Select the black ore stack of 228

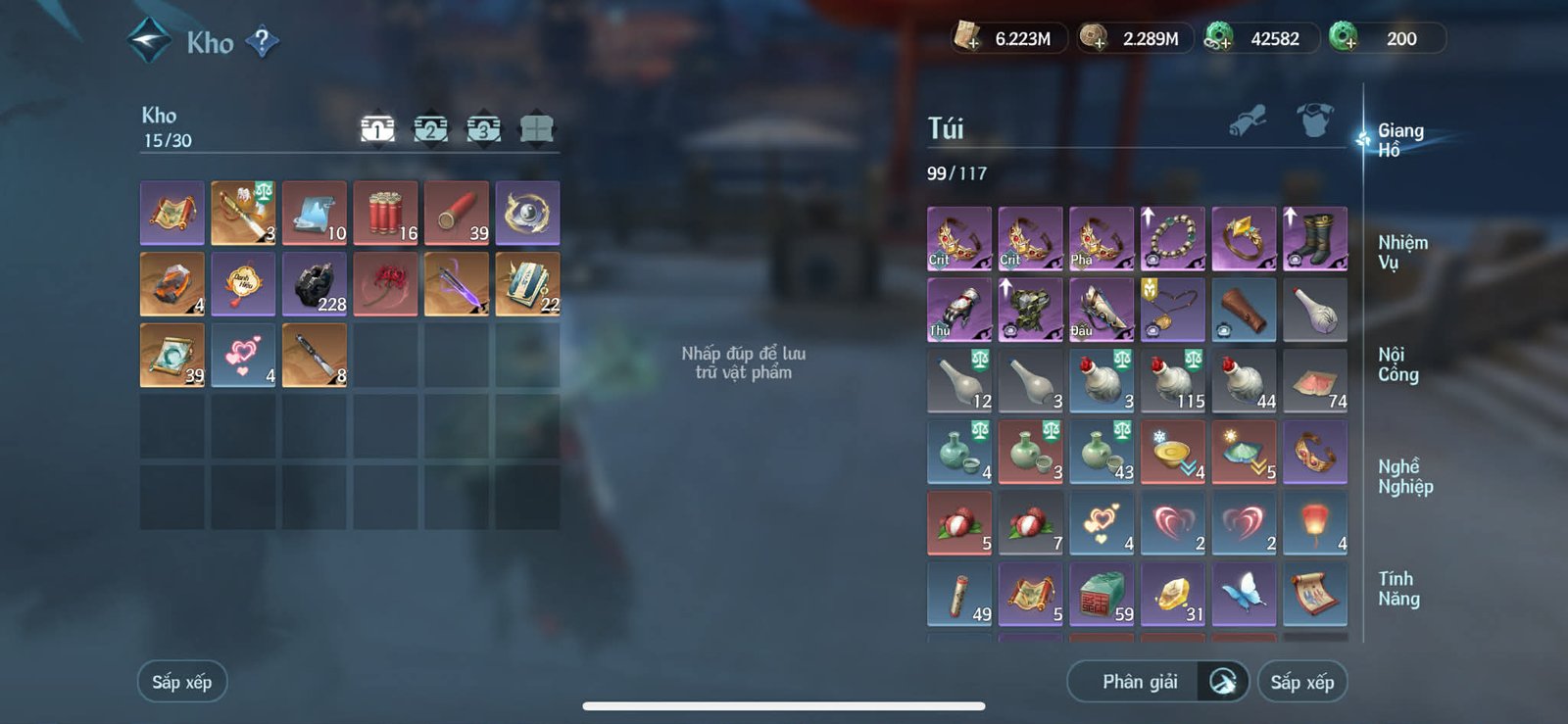click(315, 284)
